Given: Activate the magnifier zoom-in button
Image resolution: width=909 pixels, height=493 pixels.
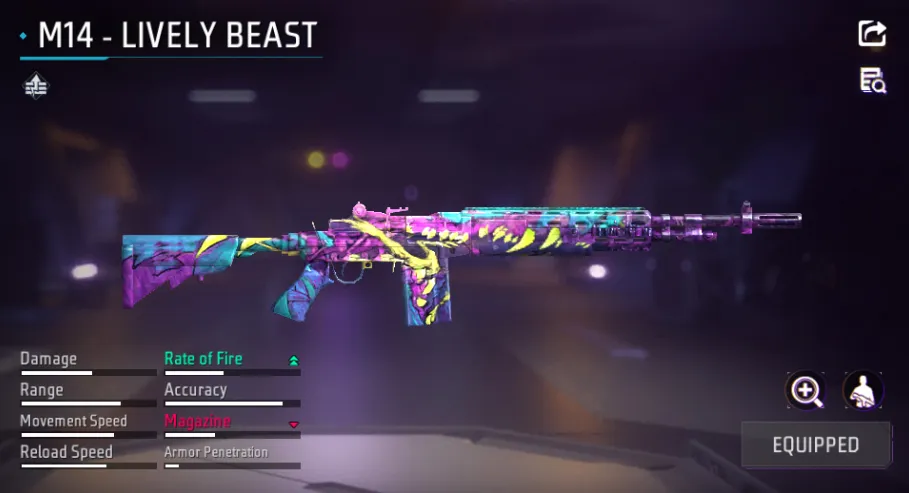Looking at the screenshot, I should click(806, 390).
